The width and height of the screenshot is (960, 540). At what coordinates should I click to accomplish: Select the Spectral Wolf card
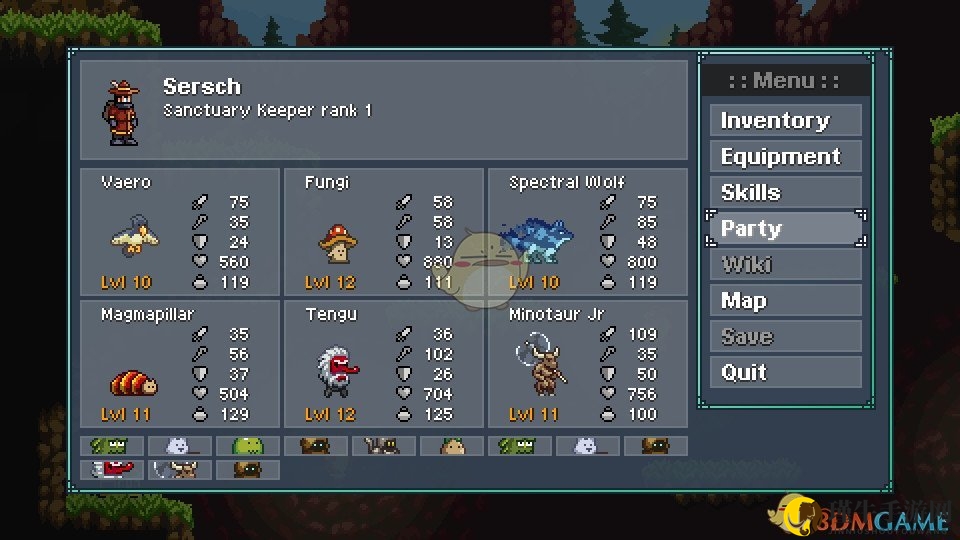(587, 232)
